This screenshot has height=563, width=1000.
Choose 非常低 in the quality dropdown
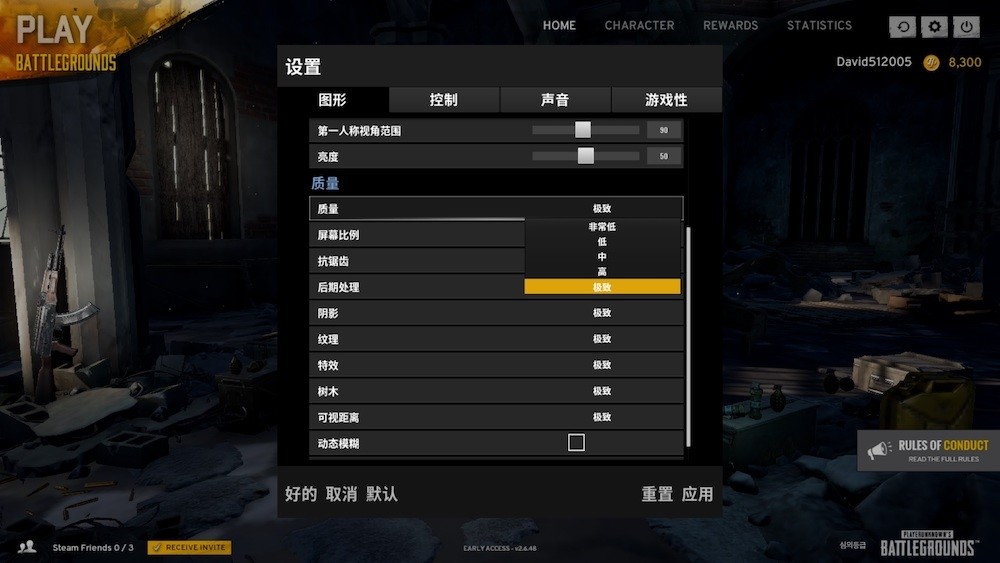tap(602, 227)
